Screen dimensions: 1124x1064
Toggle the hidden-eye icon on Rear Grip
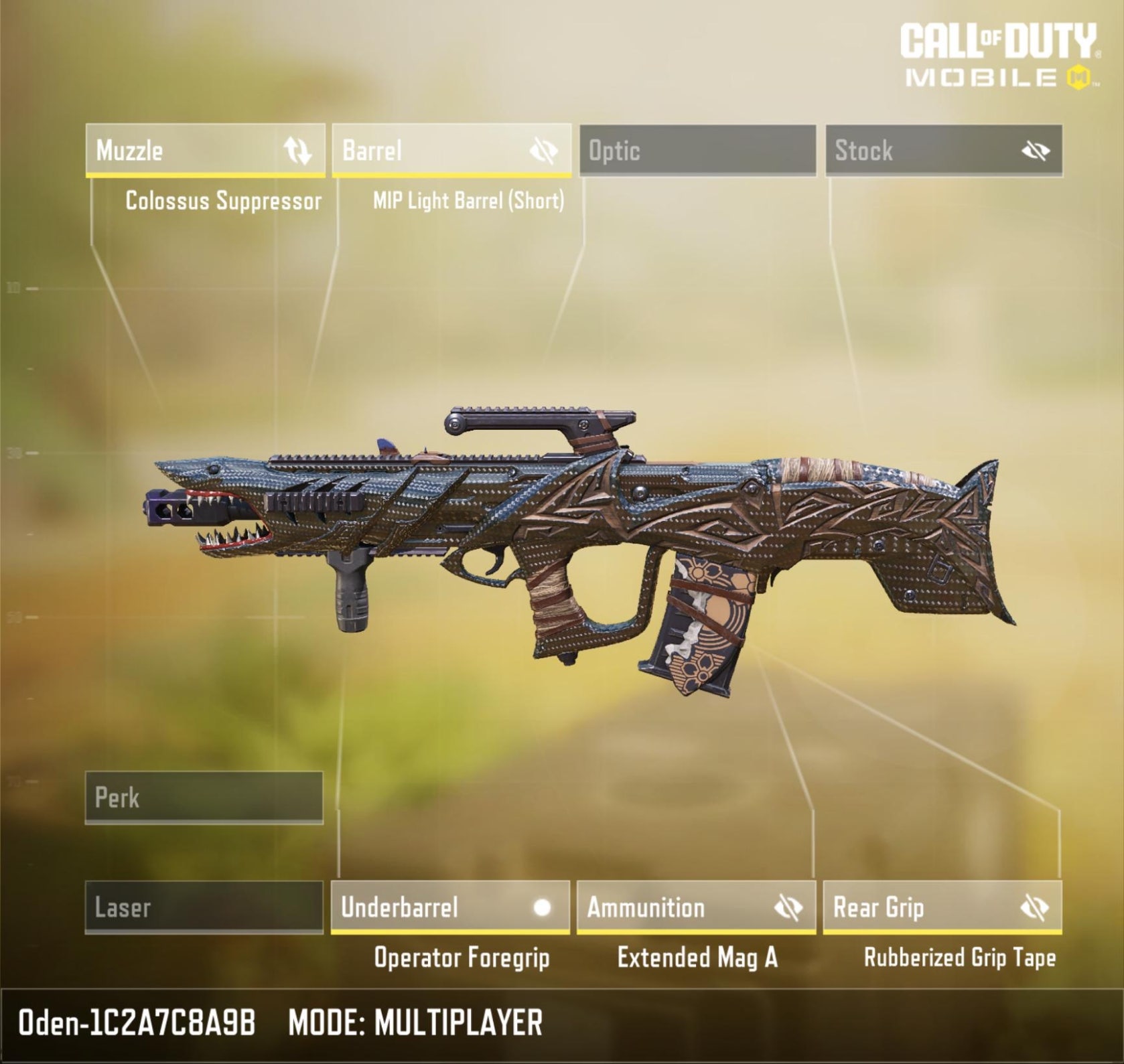1034,908
